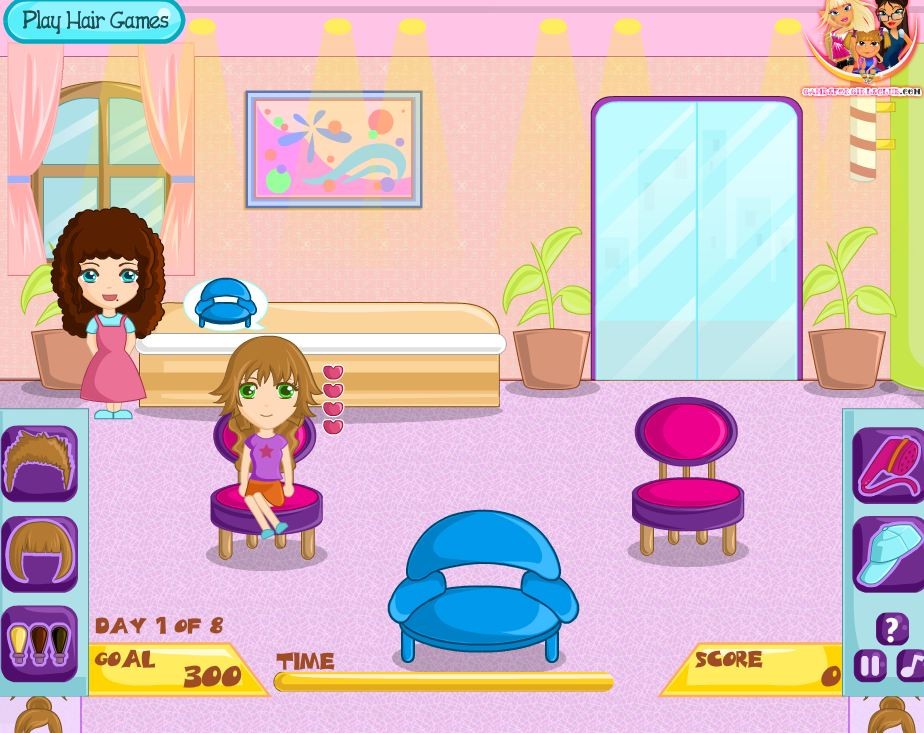The height and width of the screenshot is (733, 924).
Task: Toggle the music note sound button
Action: point(910,665)
